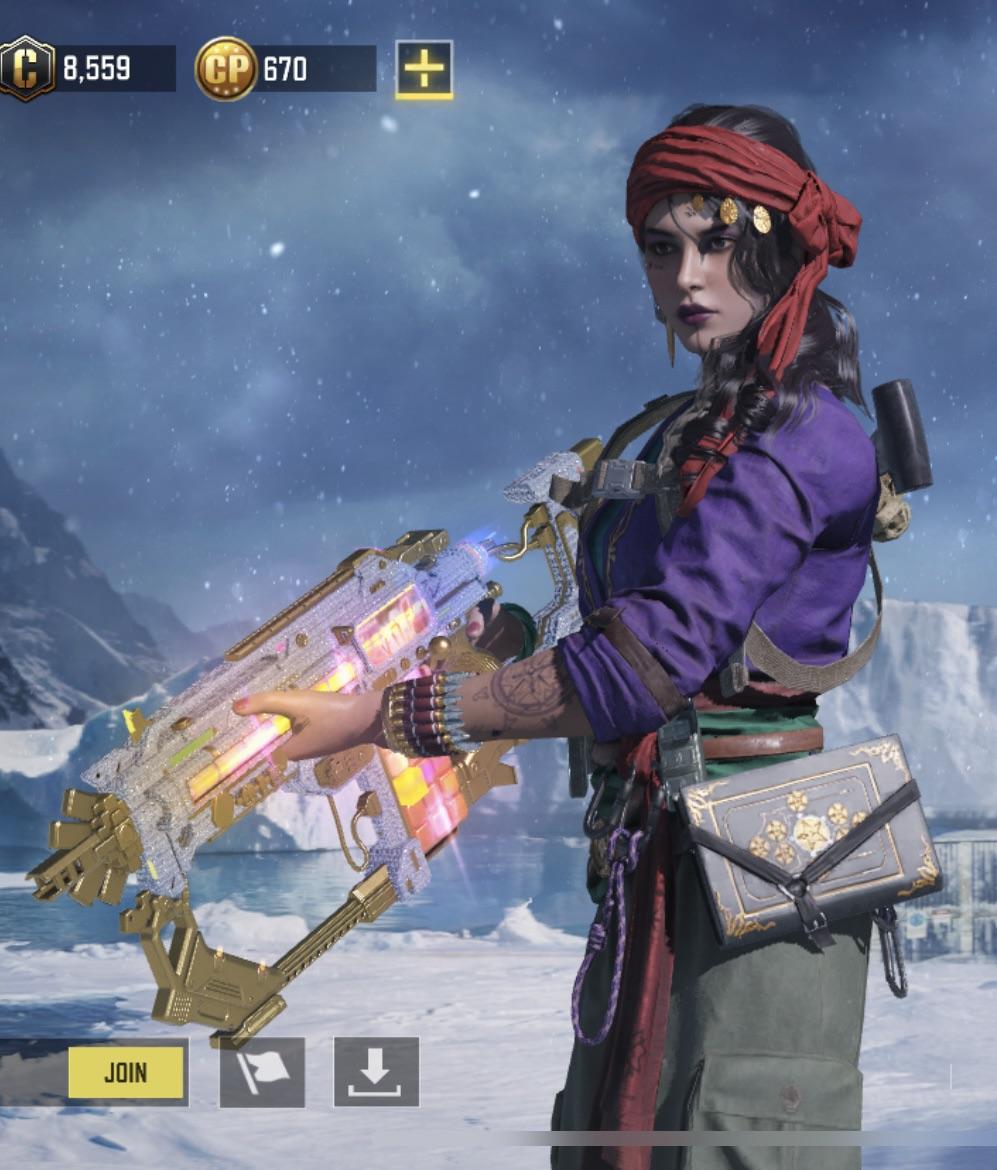Tap the yellow JOIN button

point(126,1073)
